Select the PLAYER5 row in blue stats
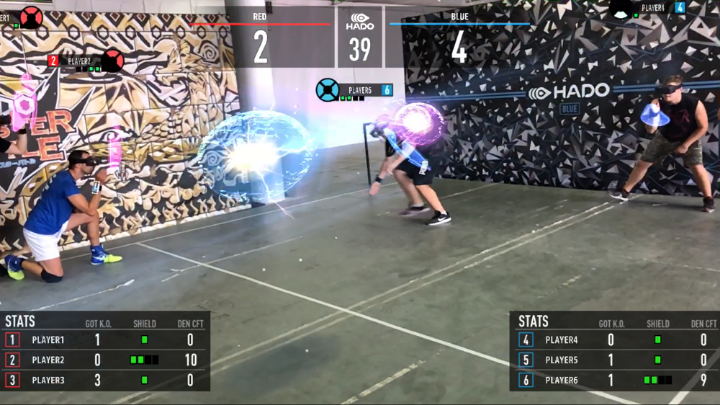720x405 pixels. pos(614,360)
